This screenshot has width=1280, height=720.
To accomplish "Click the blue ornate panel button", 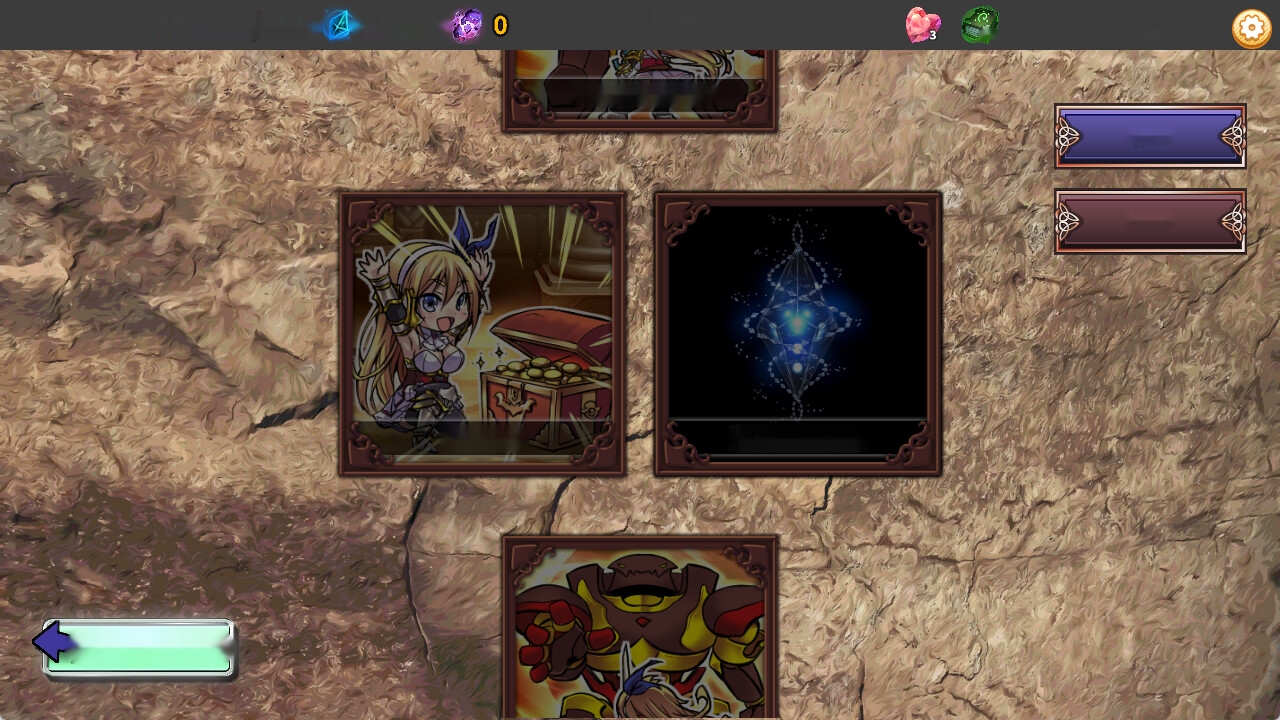I will click(1150, 137).
